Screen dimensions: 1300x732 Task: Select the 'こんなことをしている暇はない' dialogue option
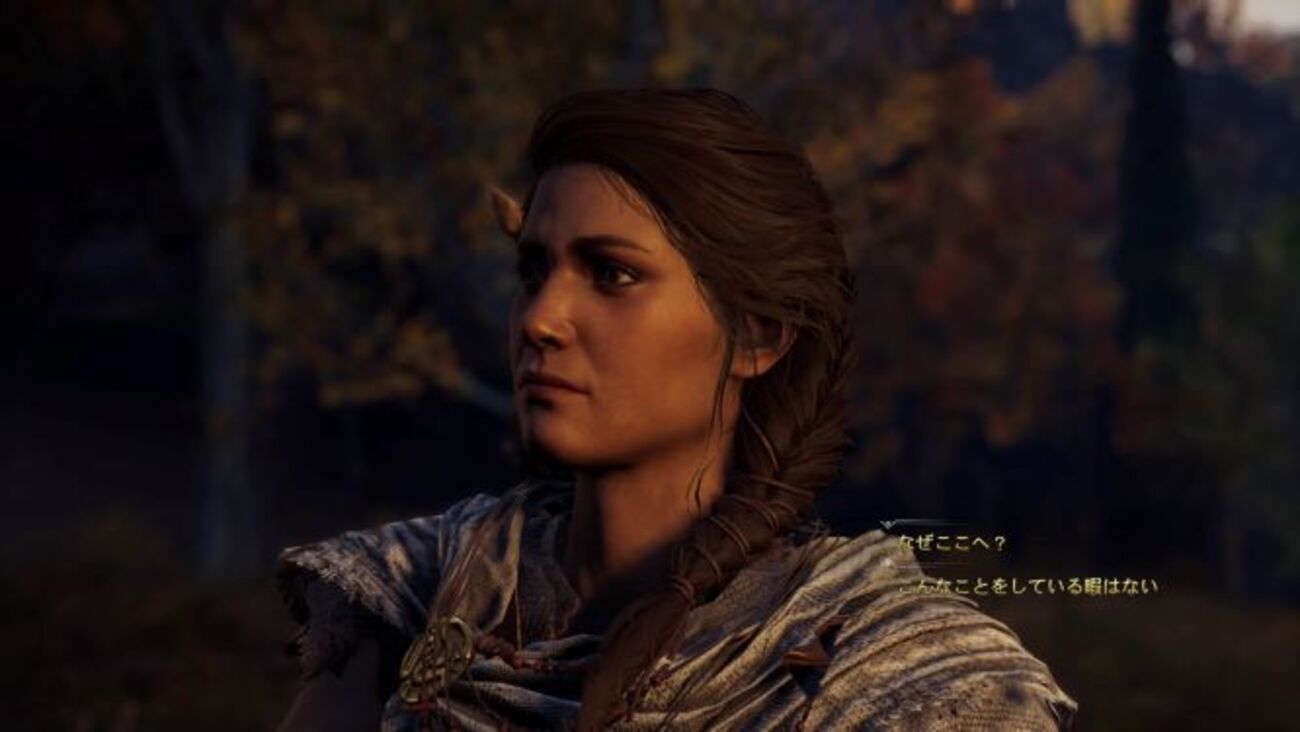(1028, 587)
